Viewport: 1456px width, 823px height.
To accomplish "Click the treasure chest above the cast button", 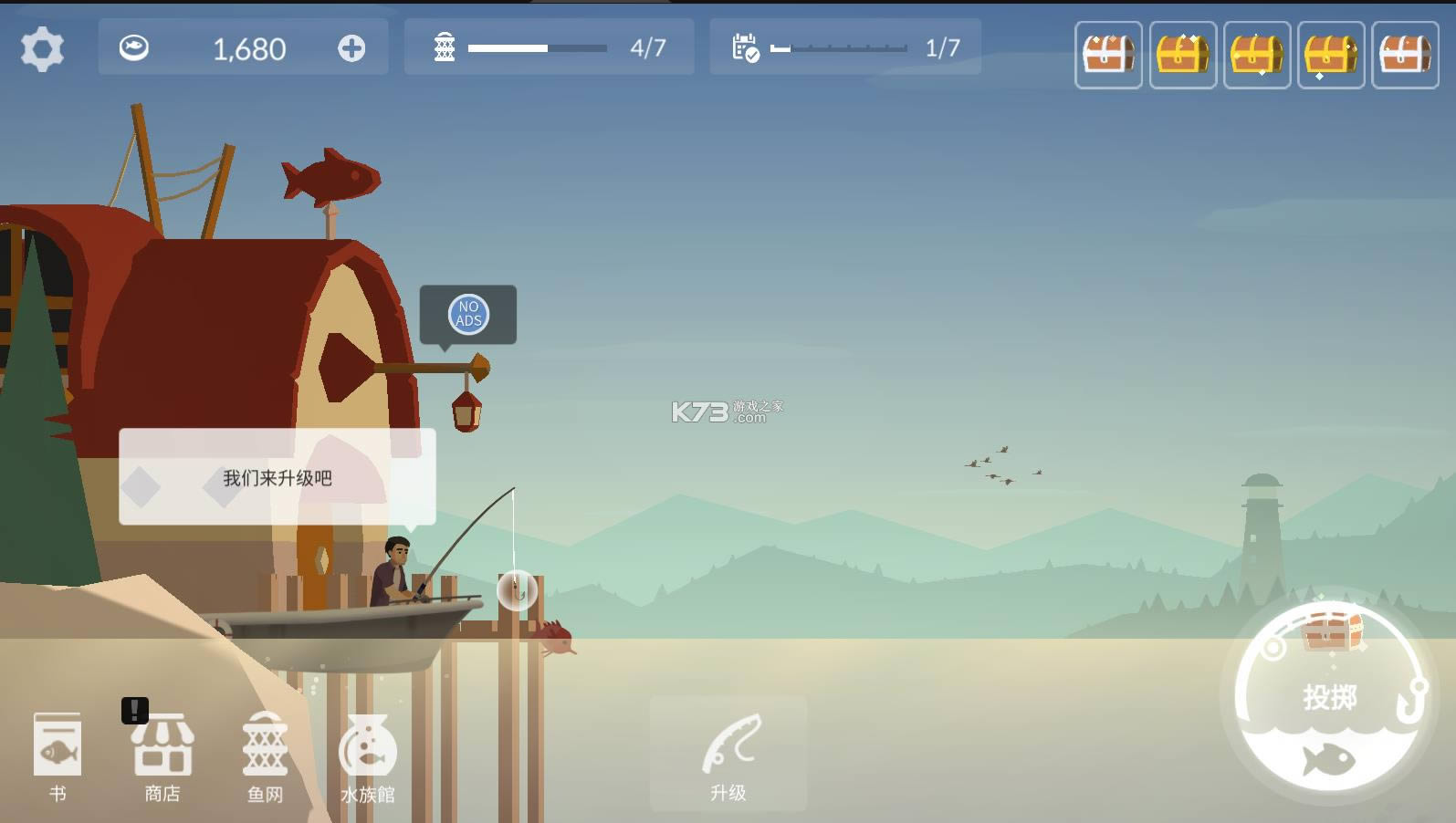I will [1331, 634].
